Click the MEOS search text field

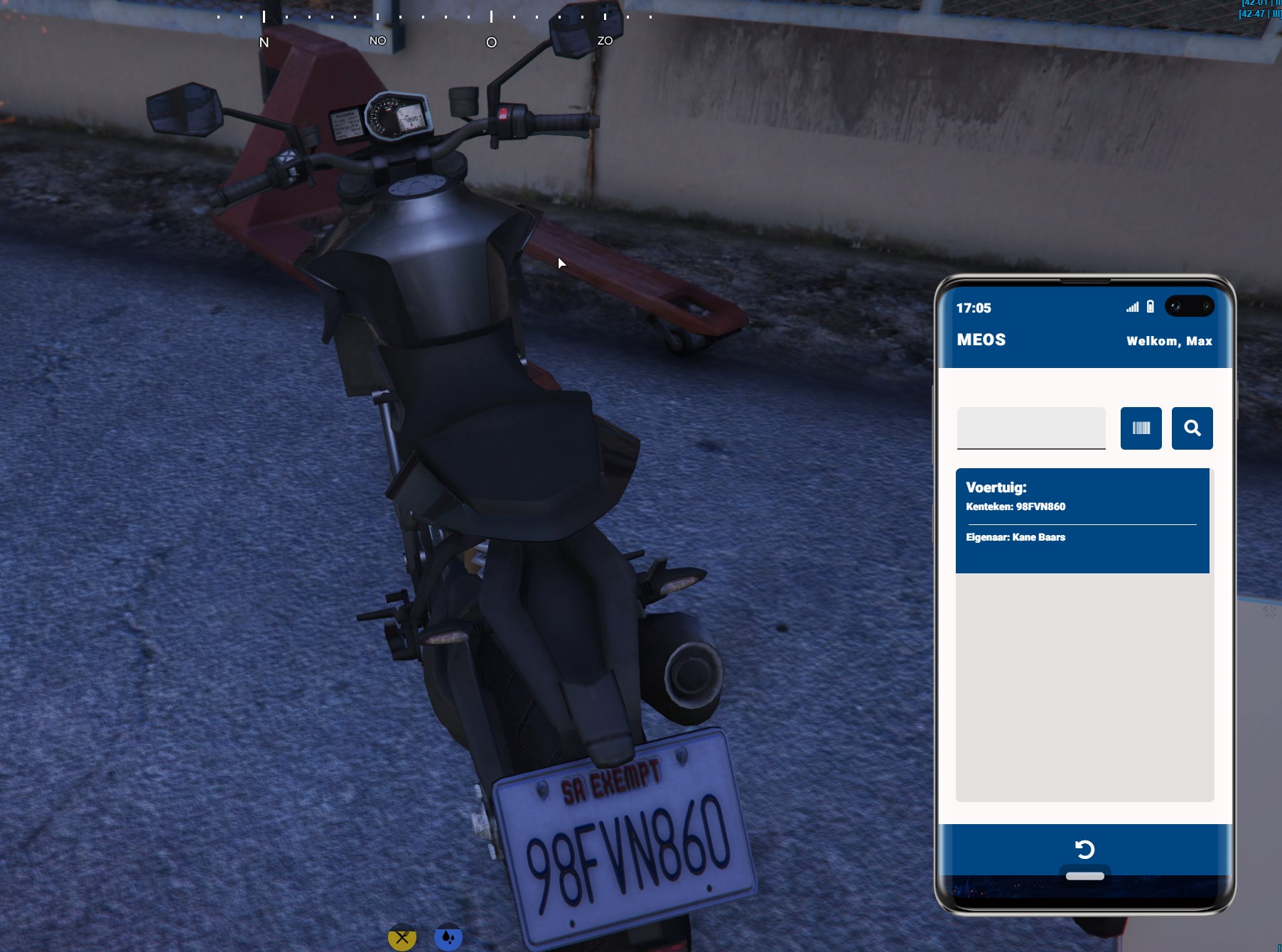1030,428
